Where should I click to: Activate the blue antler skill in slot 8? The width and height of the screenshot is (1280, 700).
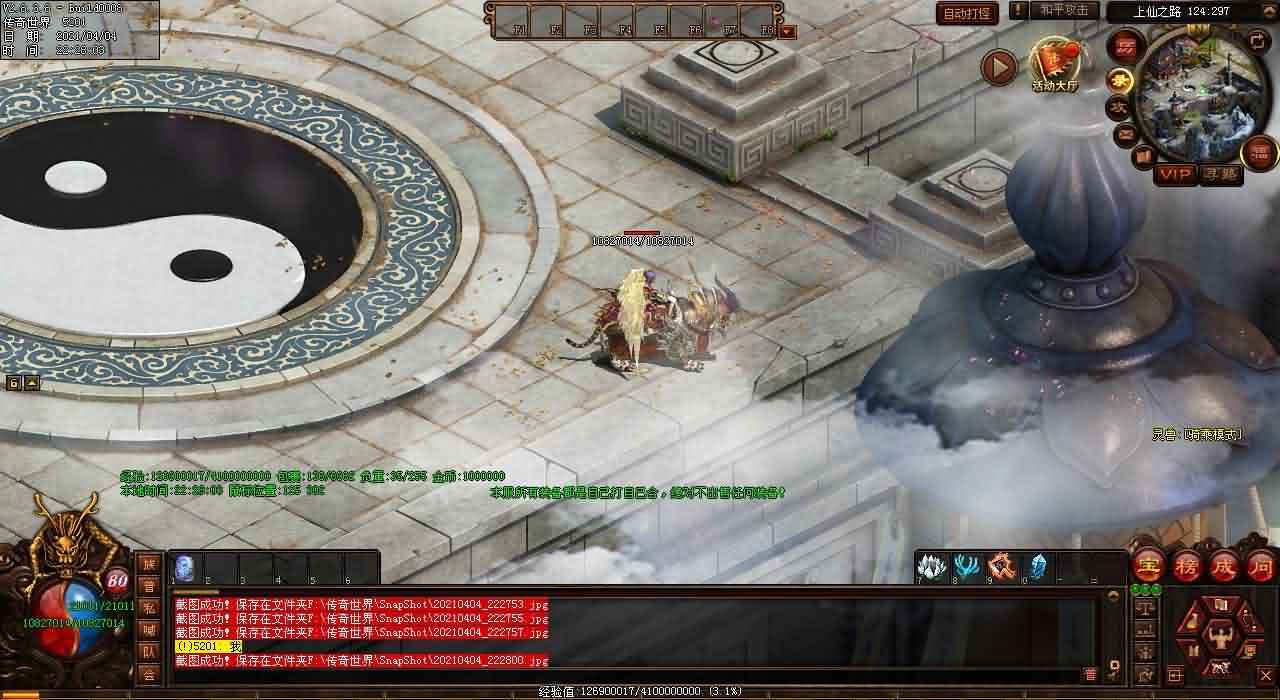(x=966, y=566)
